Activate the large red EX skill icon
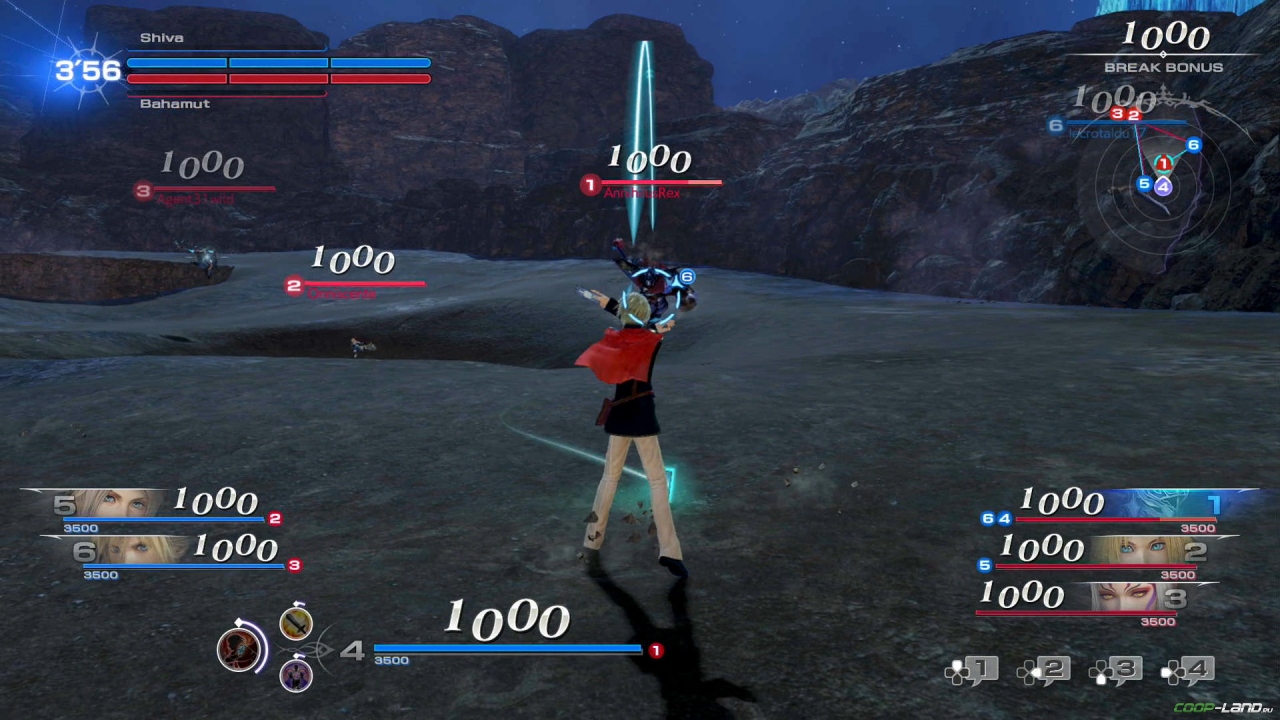The height and width of the screenshot is (720, 1280). click(240, 648)
